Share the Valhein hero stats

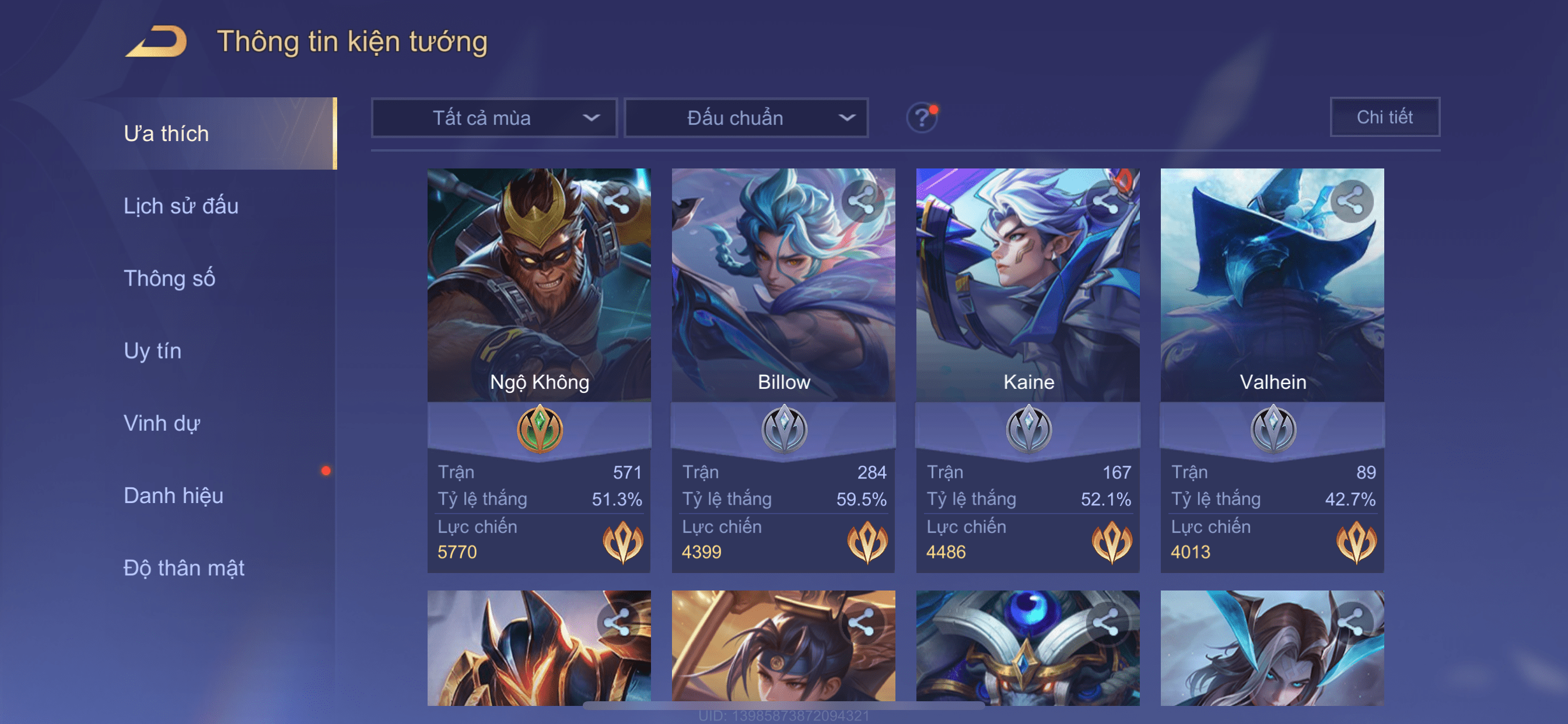tap(1350, 201)
